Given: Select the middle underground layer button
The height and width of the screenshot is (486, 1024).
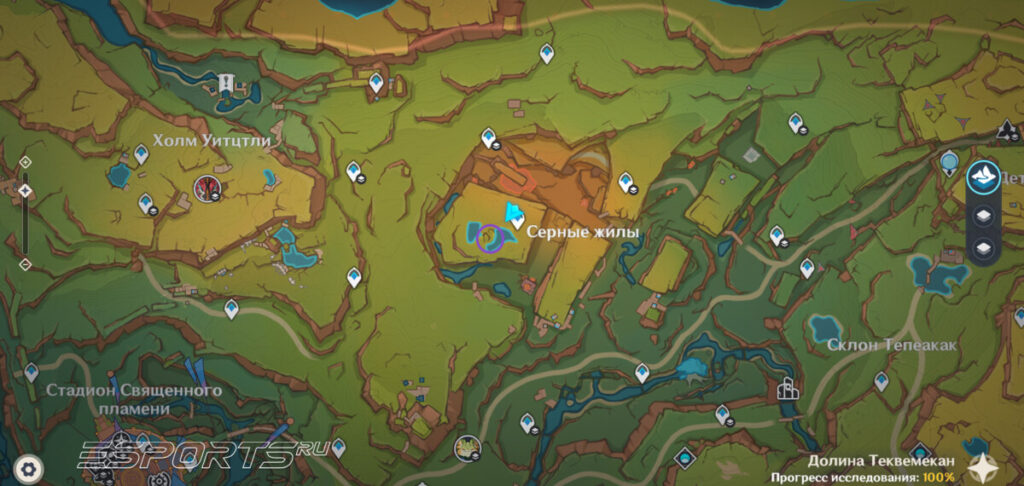Looking at the screenshot, I should tap(983, 214).
